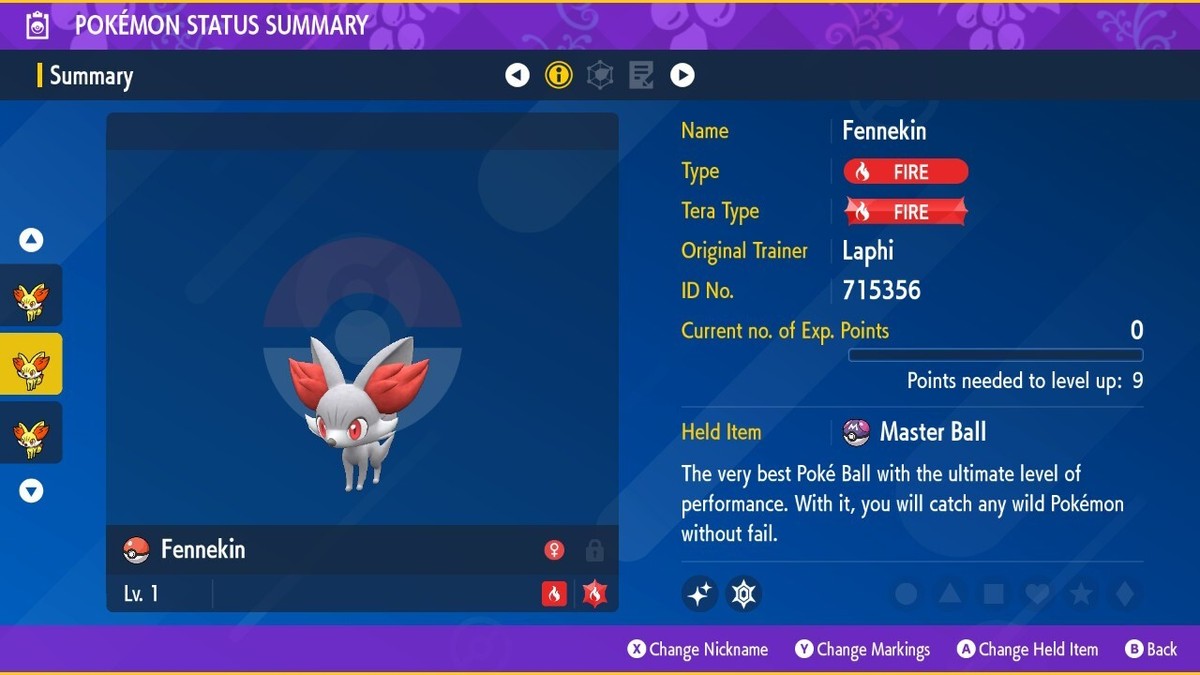The width and height of the screenshot is (1200, 675).
Task: Toggle the square marking
Action: (x=993, y=594)
